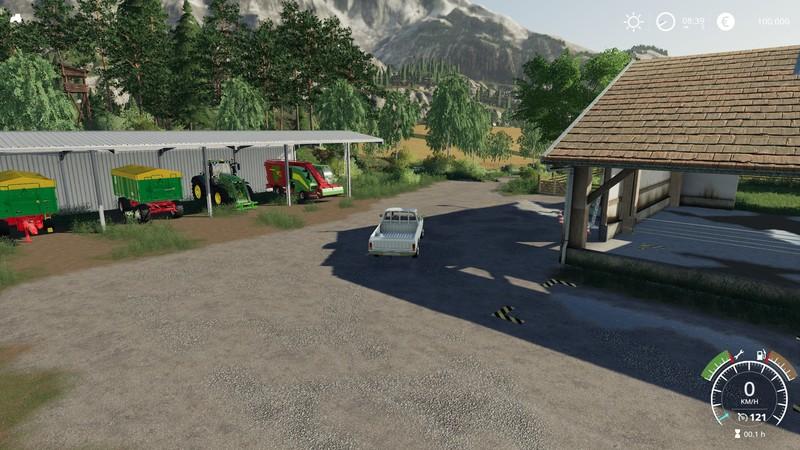Click the fuel pump icon
Viewport: 800px width, 450px height.
pyautogui.click(x=761, y=354)
